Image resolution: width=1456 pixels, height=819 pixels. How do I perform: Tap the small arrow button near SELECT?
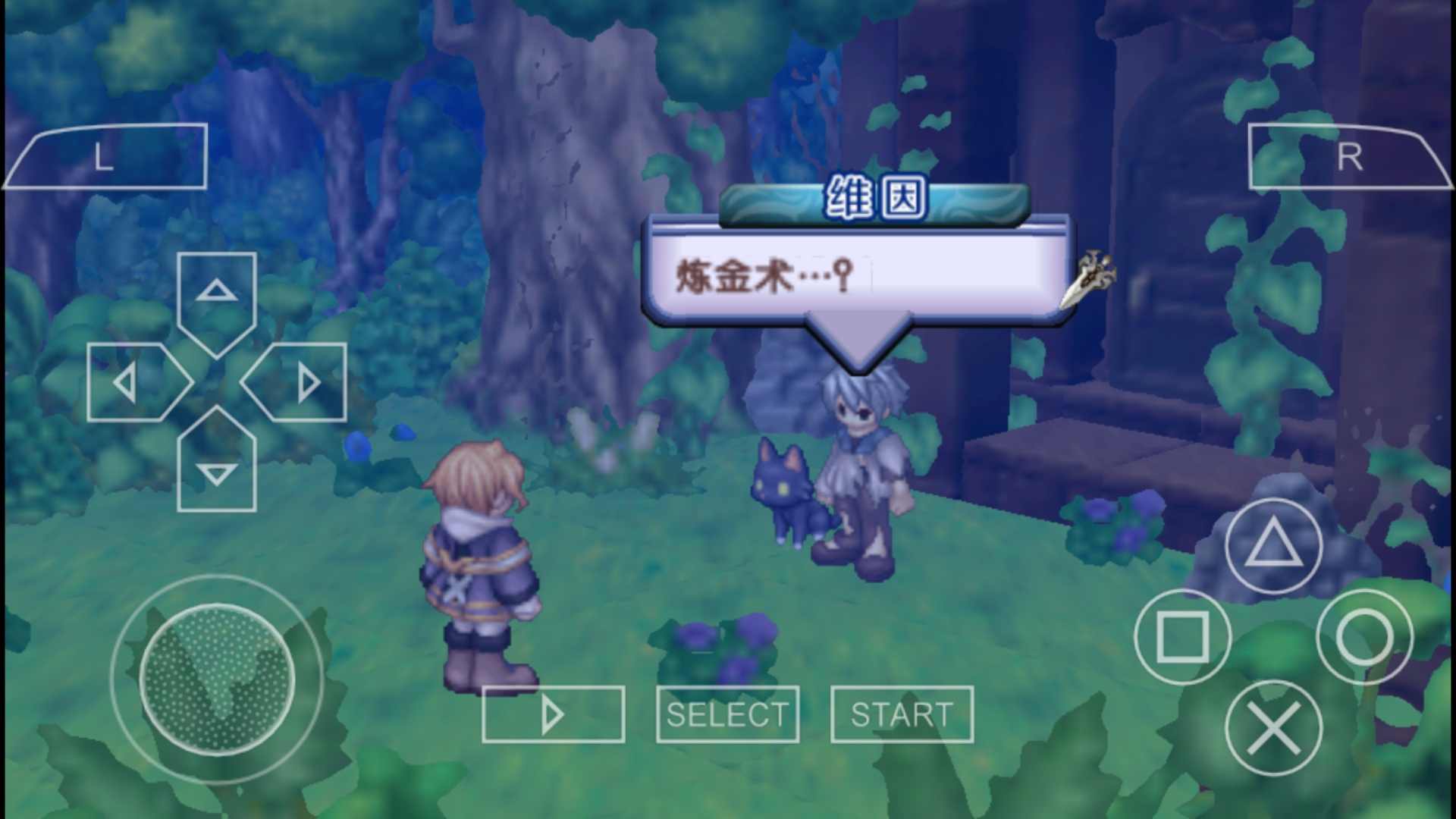(553, 713)
